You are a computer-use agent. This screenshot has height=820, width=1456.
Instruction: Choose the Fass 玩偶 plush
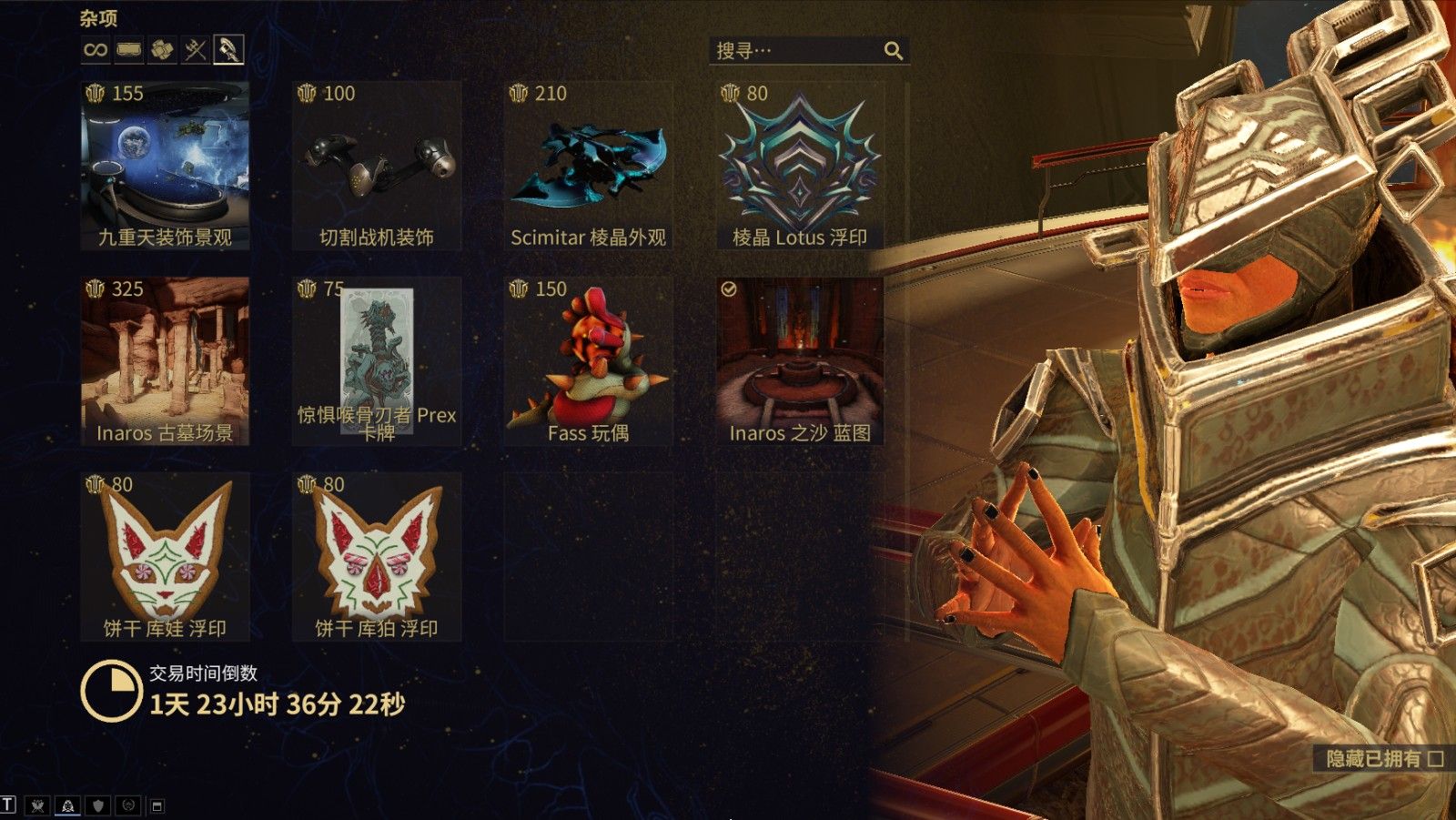(588, 360)
